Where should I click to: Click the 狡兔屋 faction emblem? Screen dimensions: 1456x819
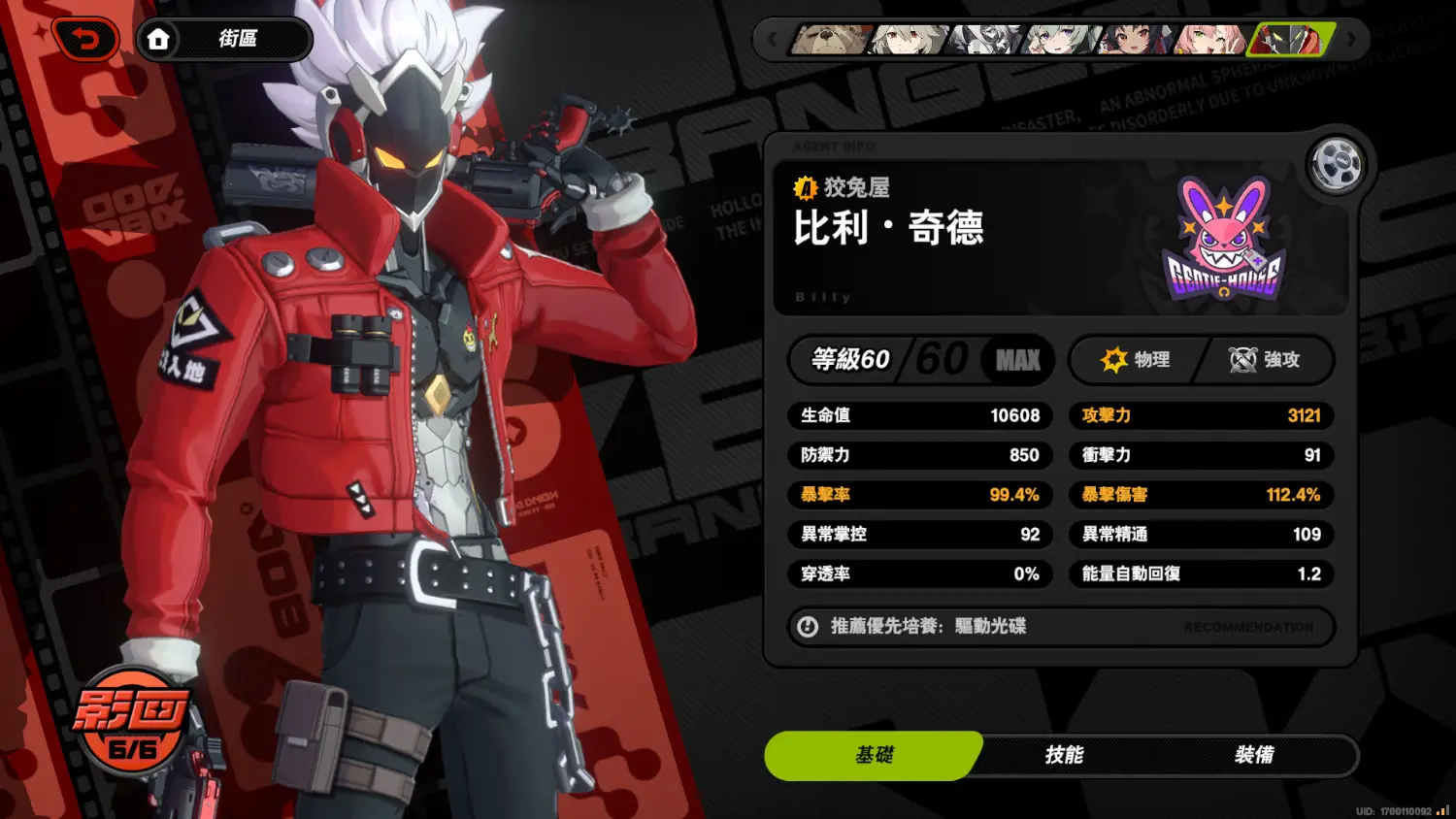pos(1223,239)
